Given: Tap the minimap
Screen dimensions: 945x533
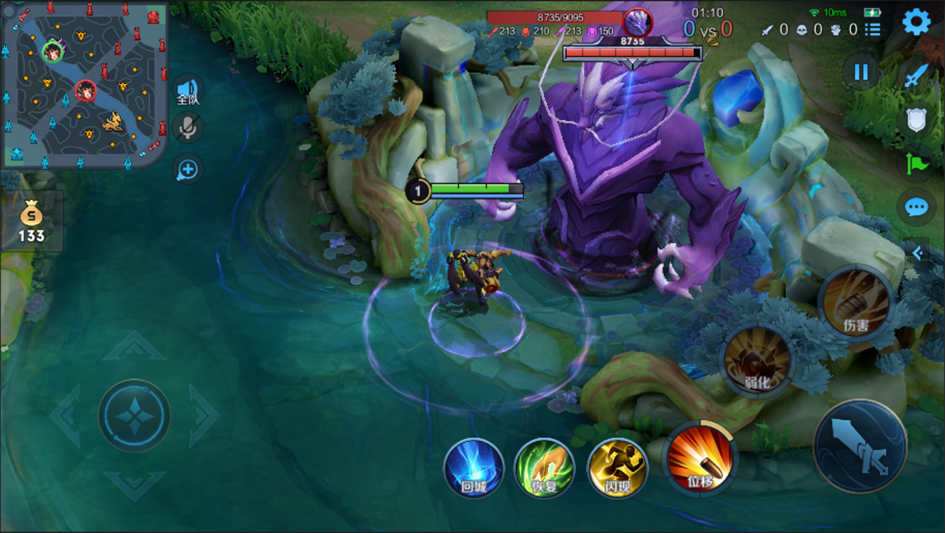Looking at the screenshot, I should pyautogui.click(x=84, y=84).
